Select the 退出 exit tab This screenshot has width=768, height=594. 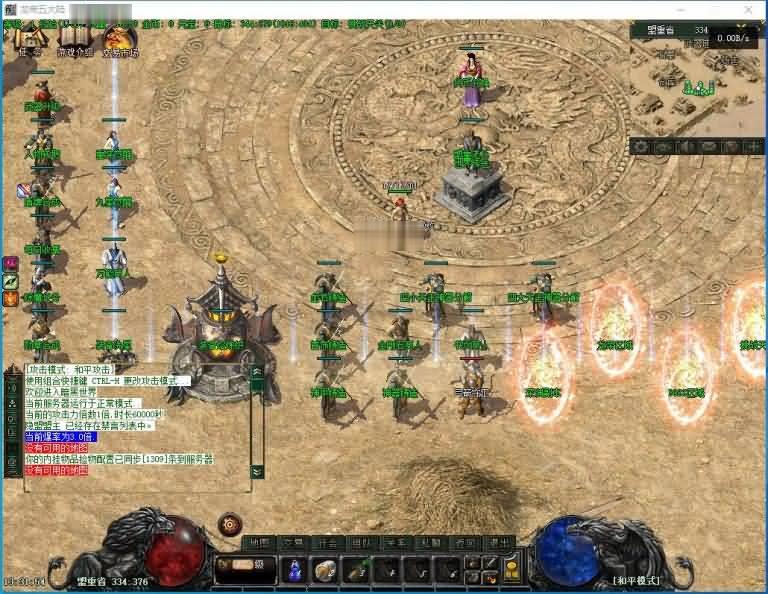pyautogui.click(x=494, y=543)
